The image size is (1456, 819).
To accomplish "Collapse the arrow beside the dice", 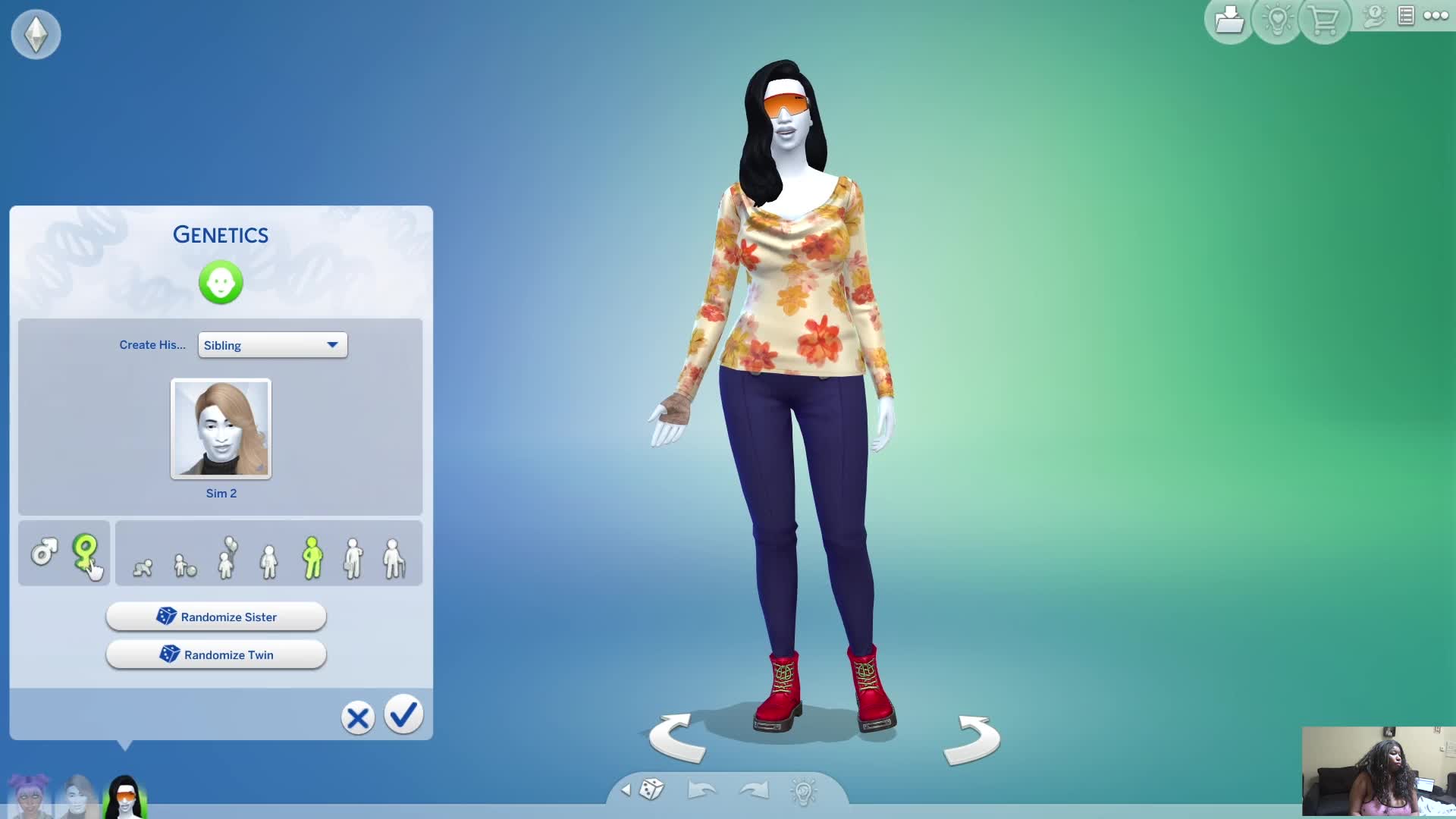I will click(624, 789).
